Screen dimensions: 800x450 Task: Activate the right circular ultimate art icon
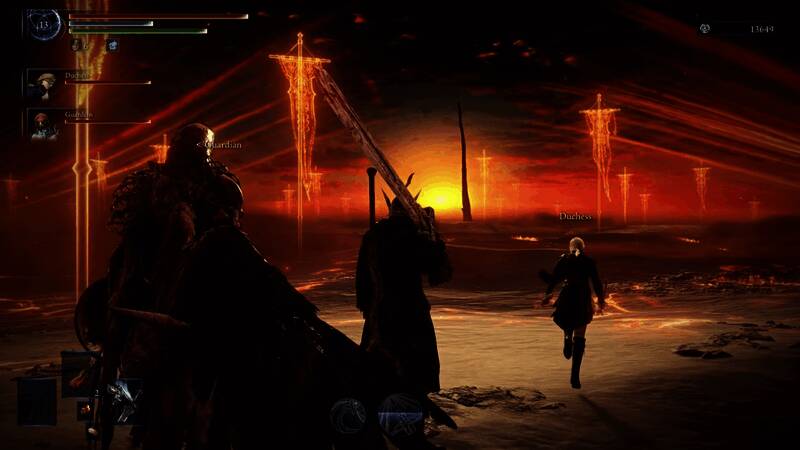(400, 414)
